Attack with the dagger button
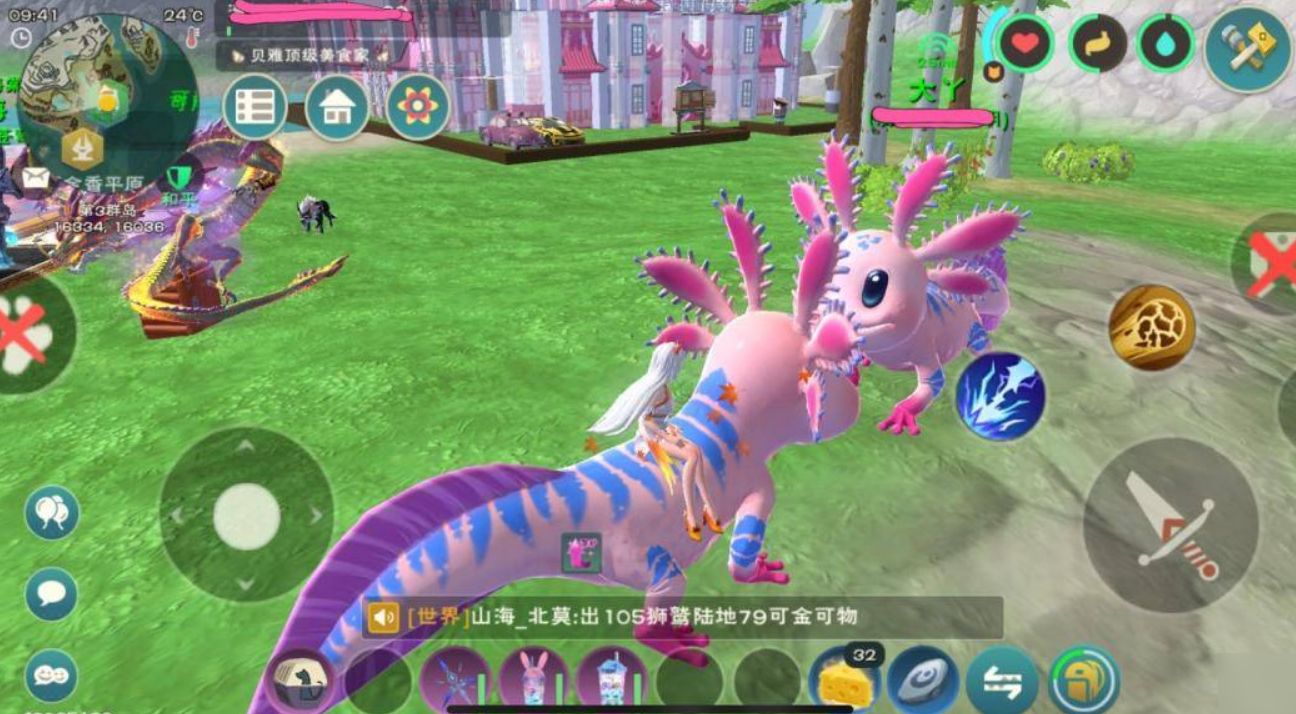This screenshot has width=1296, height=714. point(1171,525)
